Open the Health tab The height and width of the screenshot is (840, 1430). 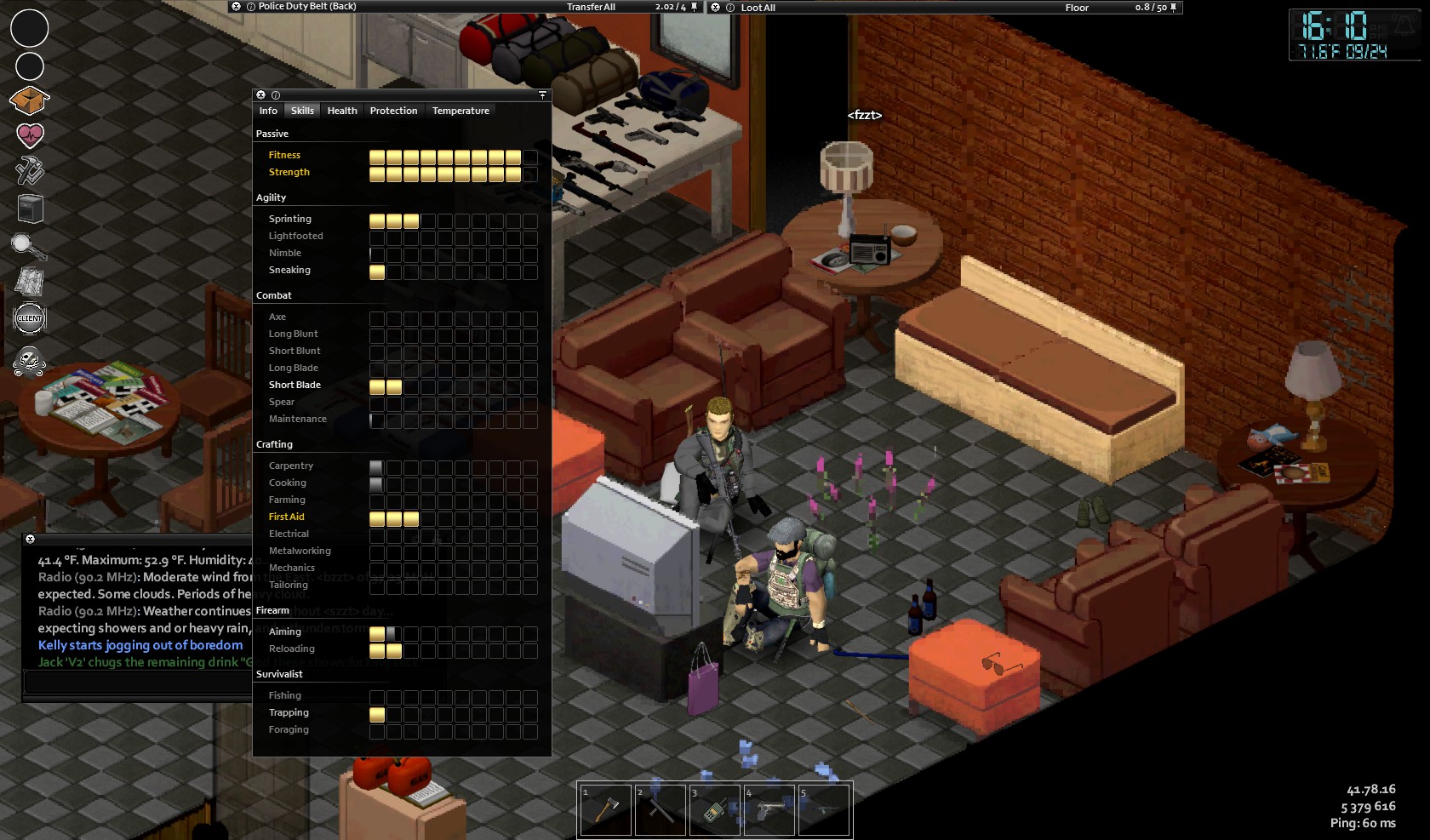coord(342,111)
